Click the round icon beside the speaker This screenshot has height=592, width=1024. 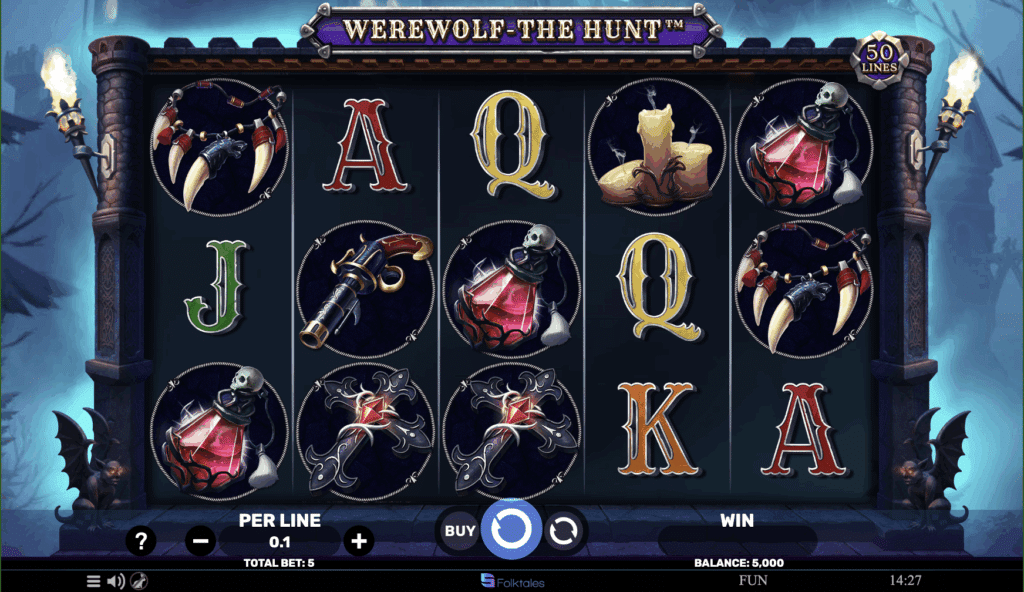tap(140, 581)
